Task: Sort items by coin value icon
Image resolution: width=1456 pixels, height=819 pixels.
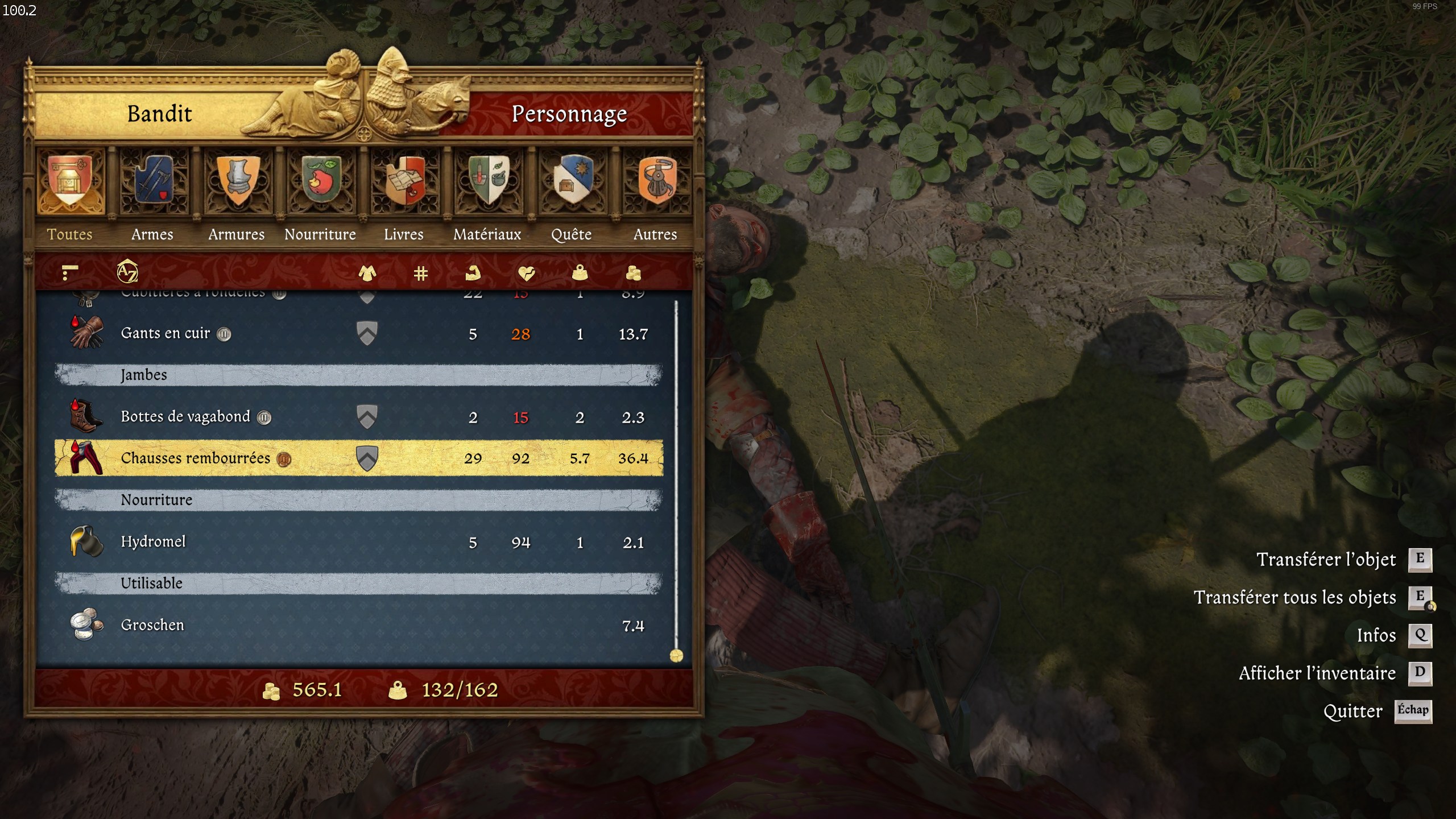Action: pos(633,274)
